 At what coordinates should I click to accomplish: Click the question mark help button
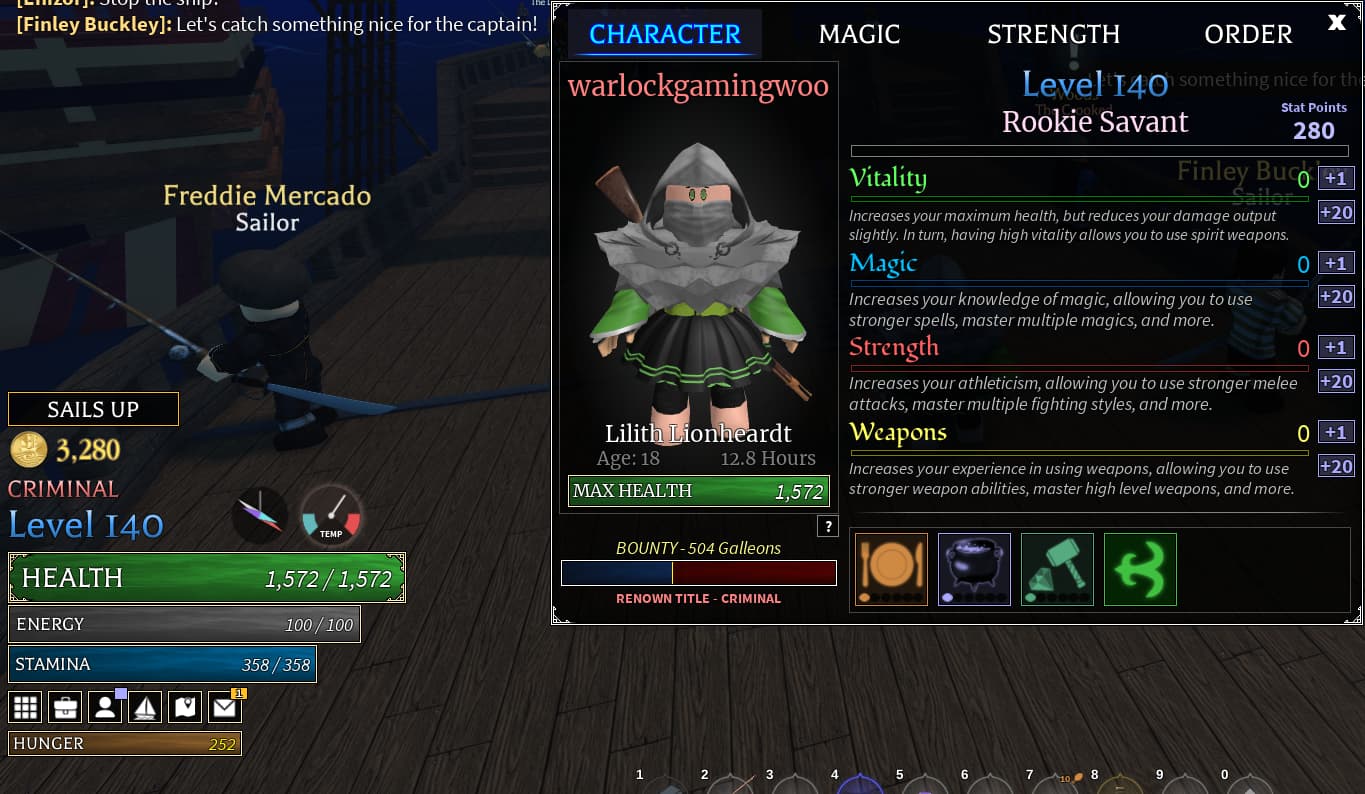point(827,527)
